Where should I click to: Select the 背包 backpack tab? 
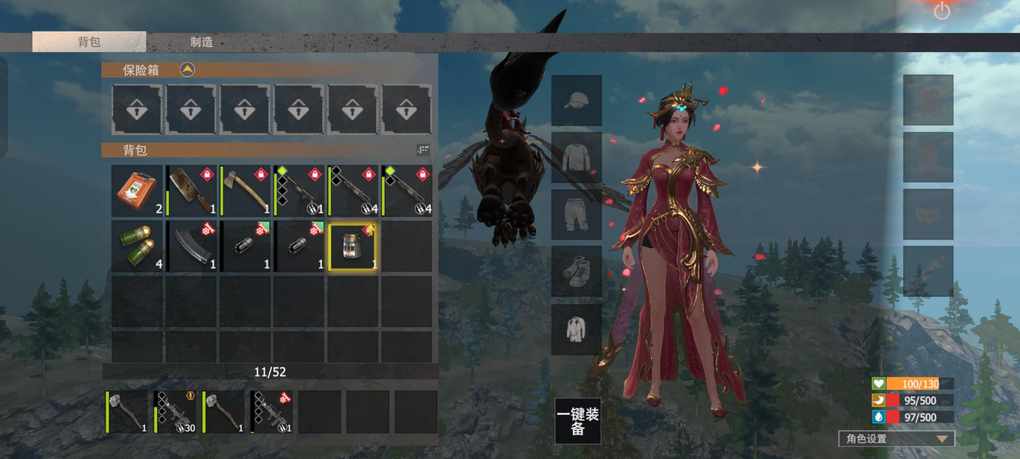89,42
